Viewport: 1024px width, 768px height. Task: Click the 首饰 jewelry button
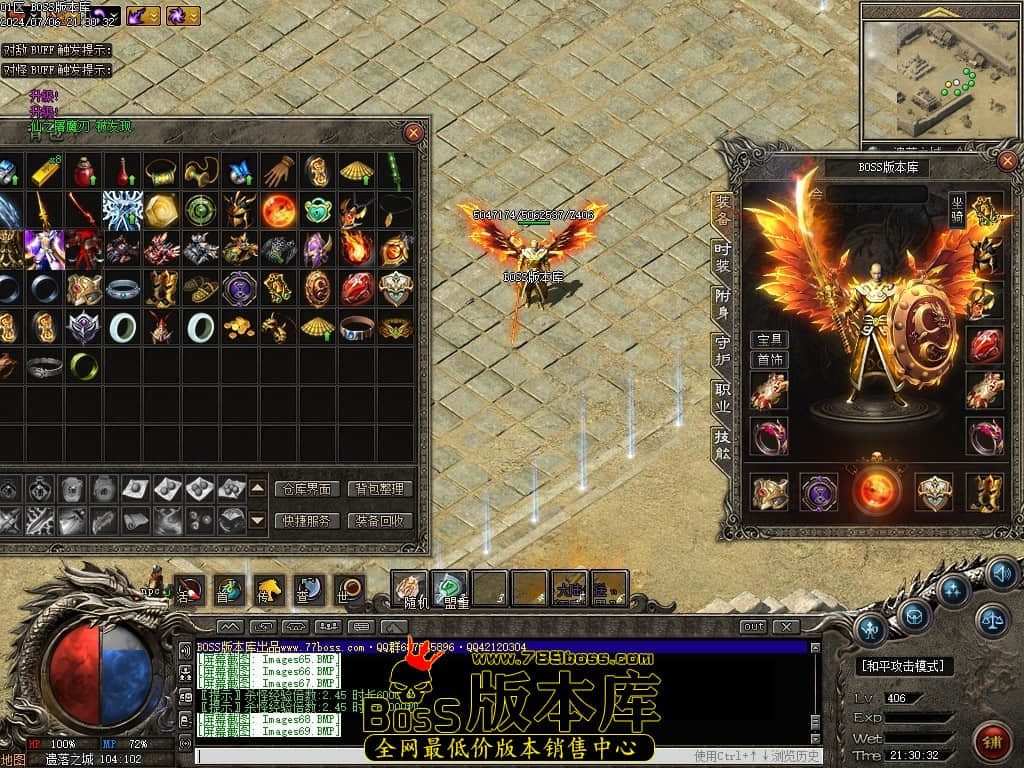[769, 360]
